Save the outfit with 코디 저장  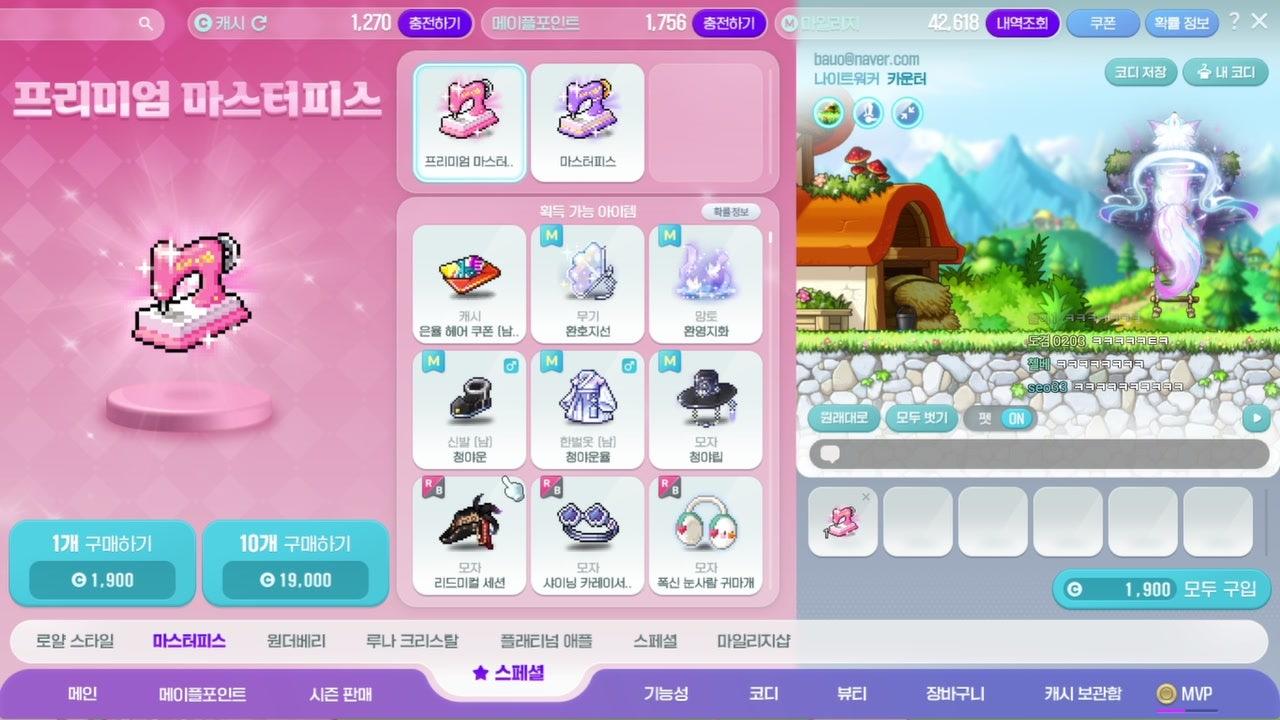pos(1140,72)
